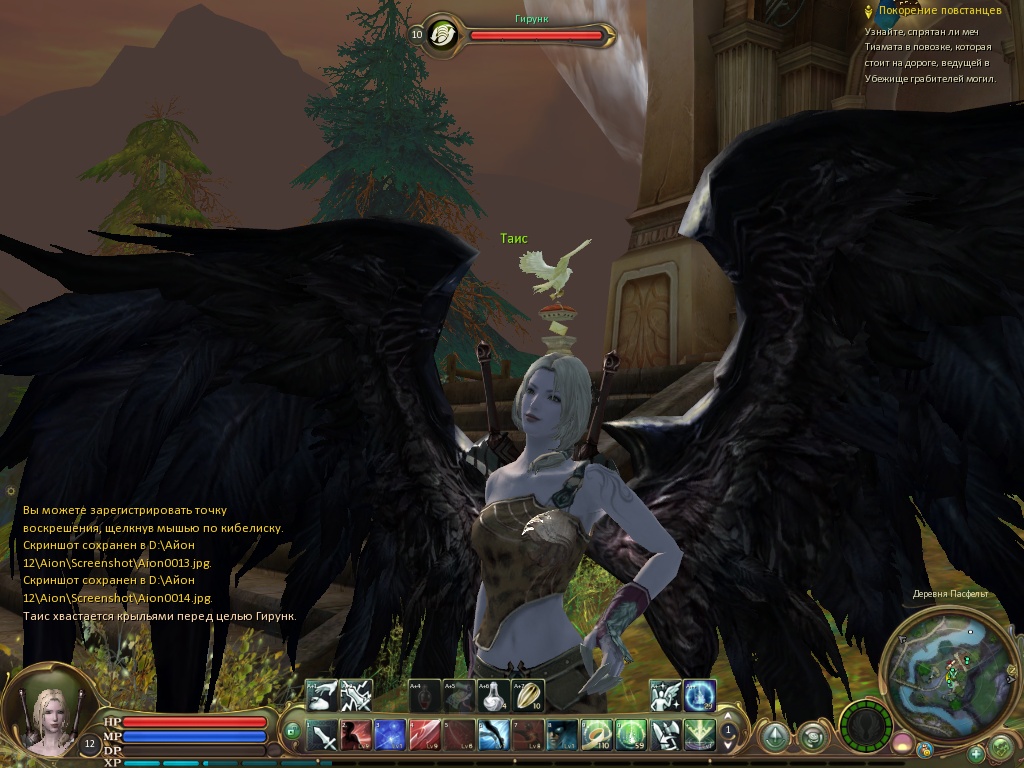Click the hand gathering skill icon
The height and width of the screenshot is (768, 1024).
(x=322, y=695)
